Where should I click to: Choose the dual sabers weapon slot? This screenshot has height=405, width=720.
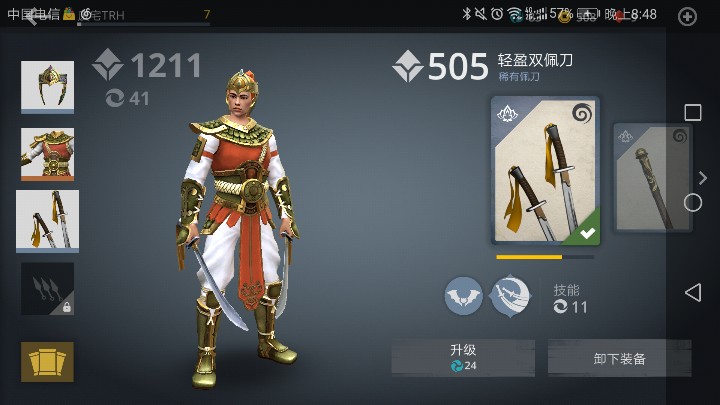click(47, 220)
